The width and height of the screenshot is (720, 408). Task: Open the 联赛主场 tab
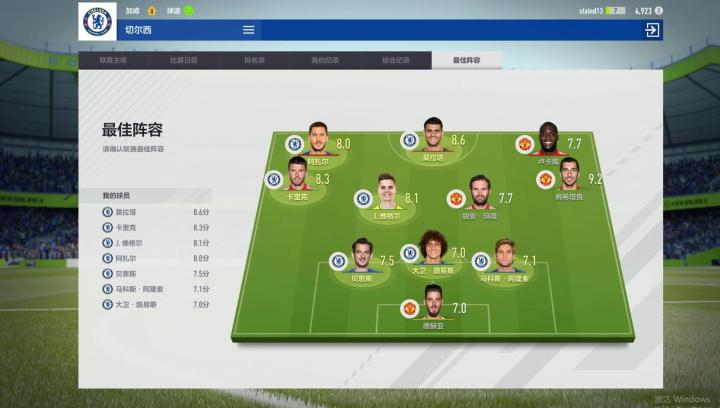[113, 60]
